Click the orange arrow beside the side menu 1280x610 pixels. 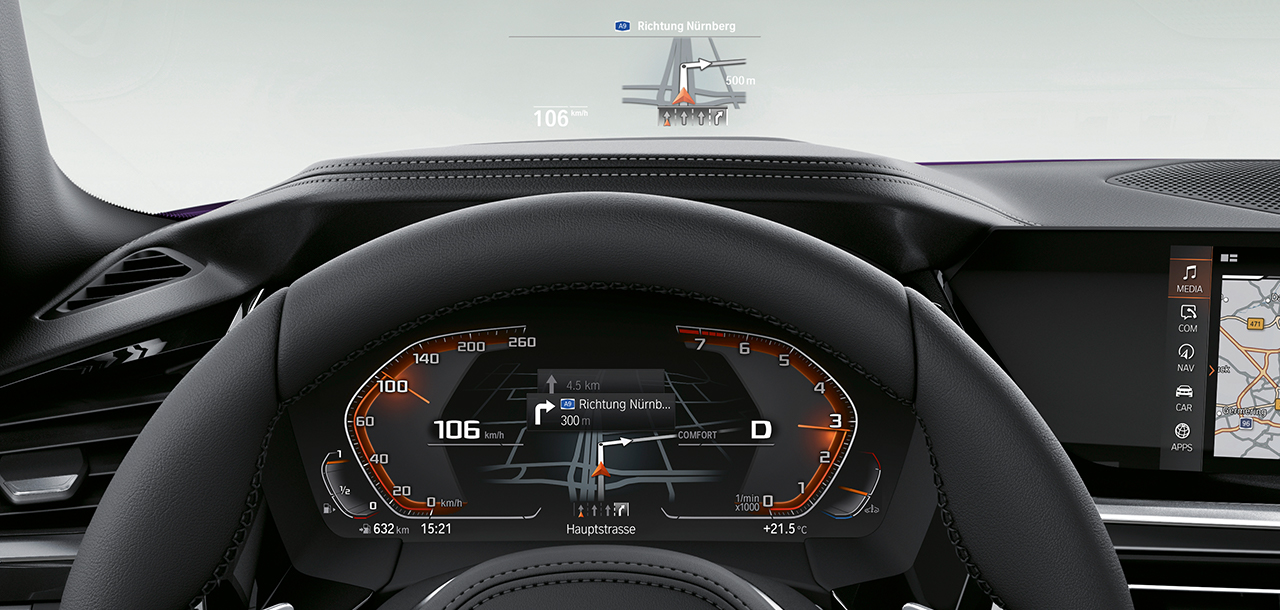(x=1212, y=371)
